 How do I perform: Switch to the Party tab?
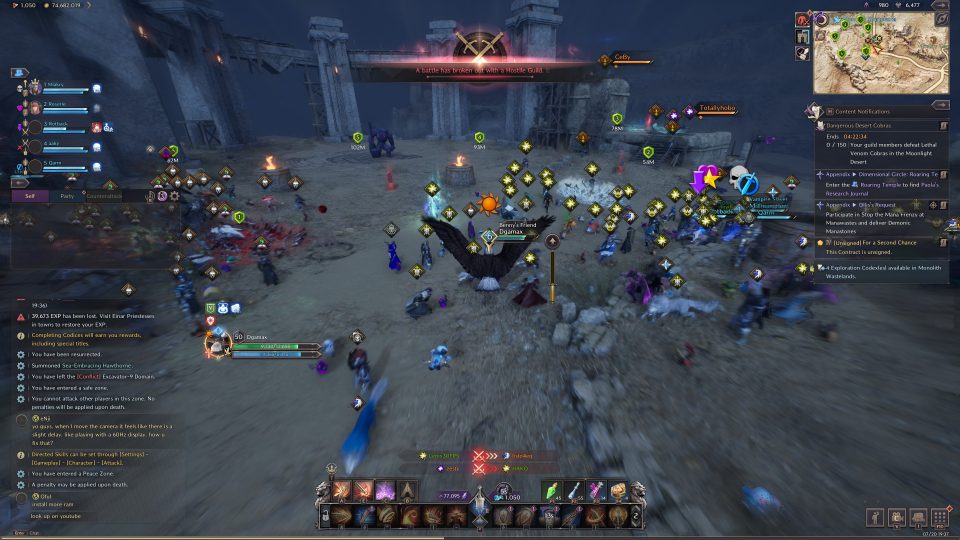tap(67, 196)
